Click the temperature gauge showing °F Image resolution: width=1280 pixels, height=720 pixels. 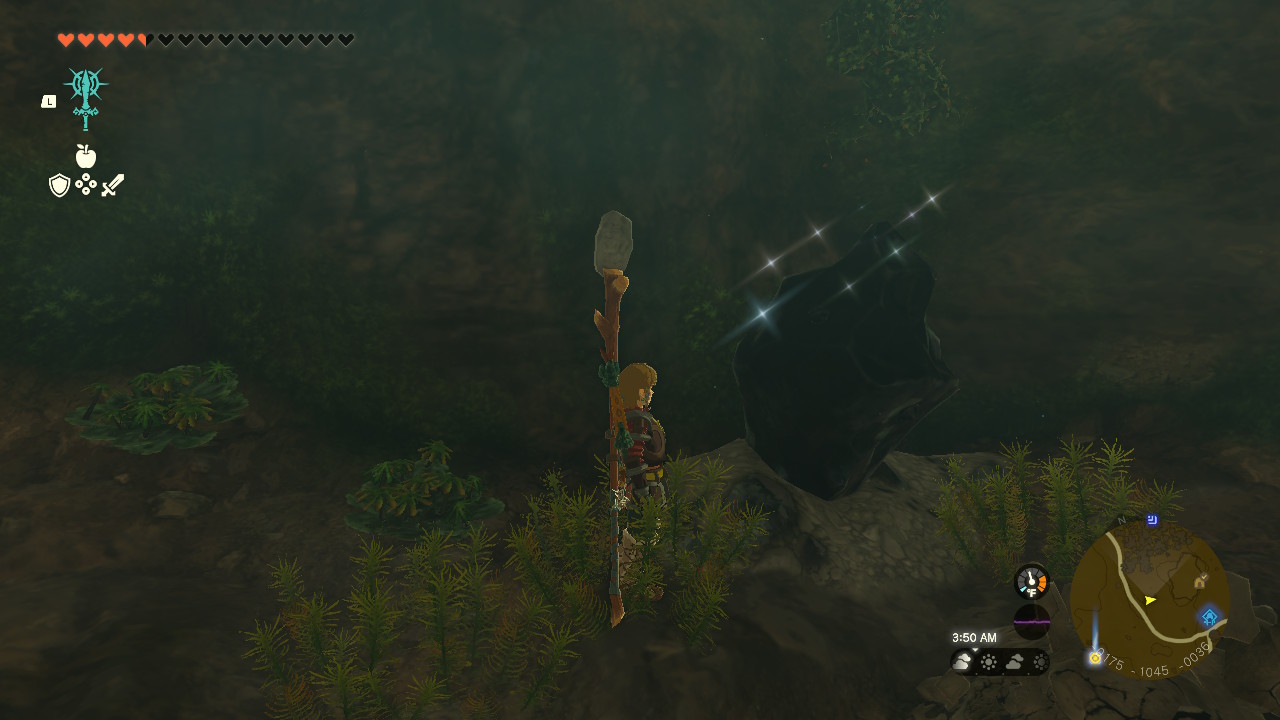click(1031, 582)
